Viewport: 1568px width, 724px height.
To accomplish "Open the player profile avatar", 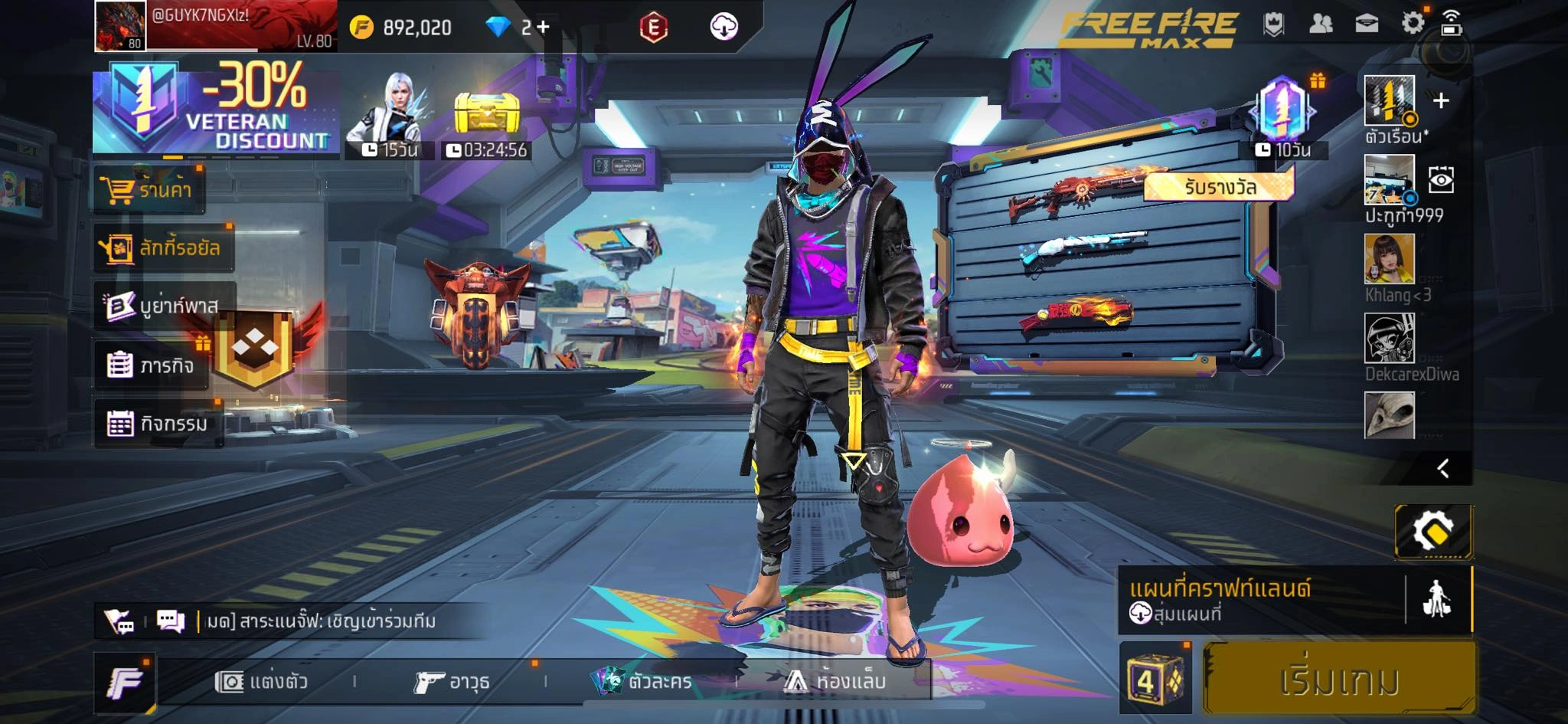I will point(120,25).
